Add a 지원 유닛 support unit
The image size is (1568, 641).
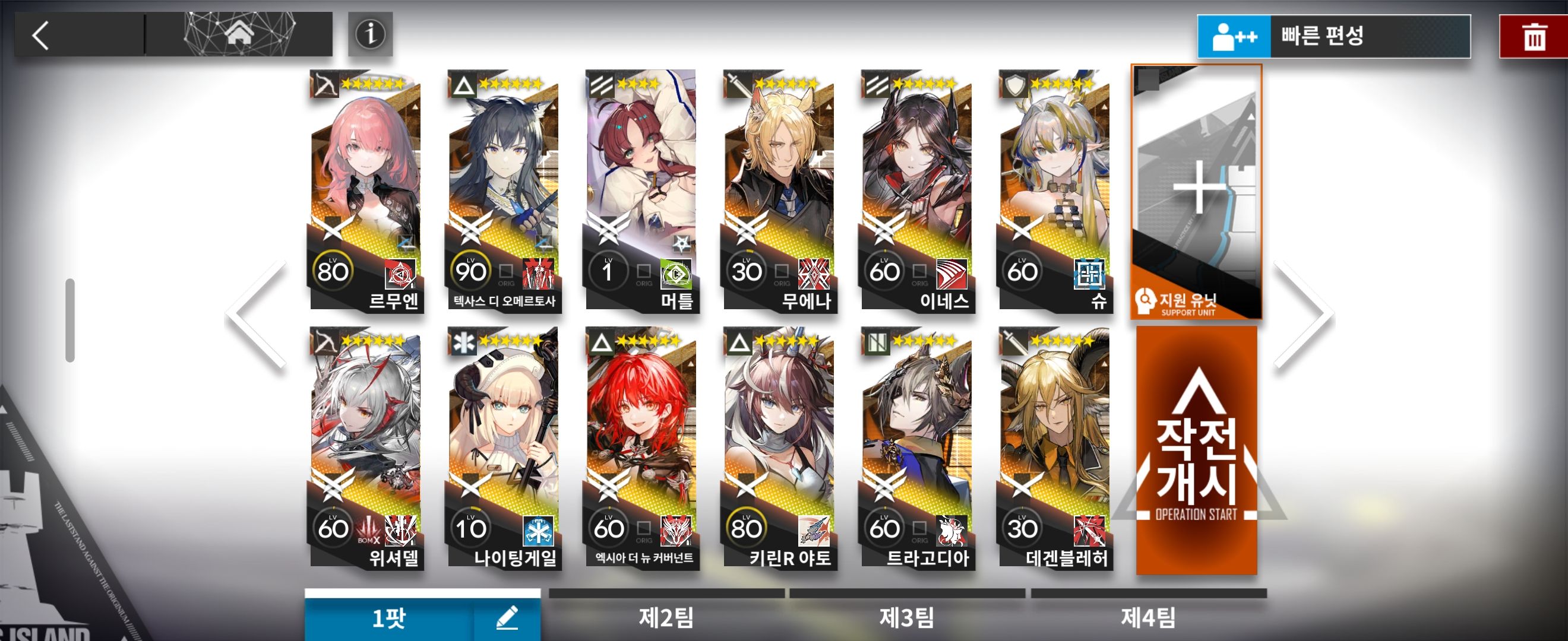tap(1196, 191)
